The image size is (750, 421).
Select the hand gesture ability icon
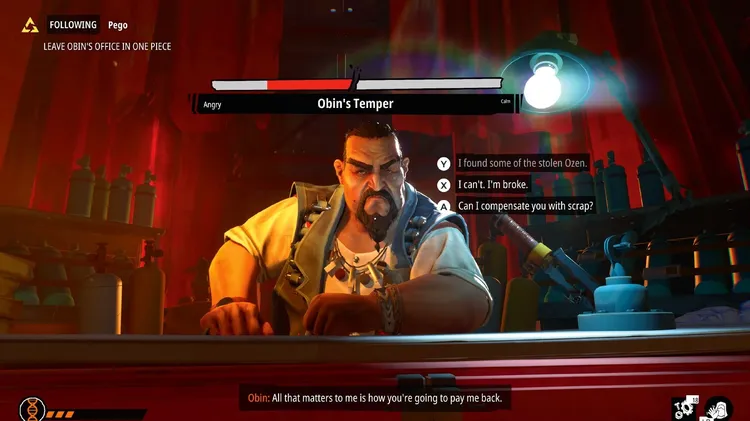click(718, 407)
